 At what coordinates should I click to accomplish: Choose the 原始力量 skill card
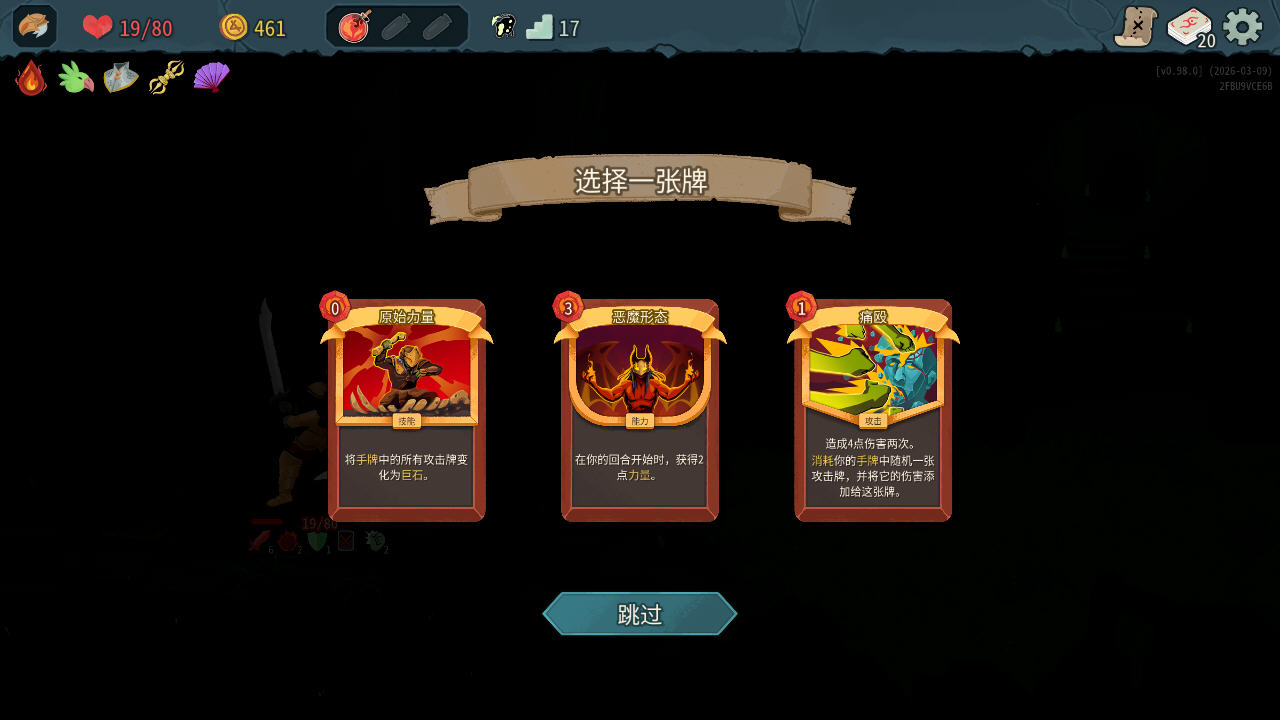(406, 408)
